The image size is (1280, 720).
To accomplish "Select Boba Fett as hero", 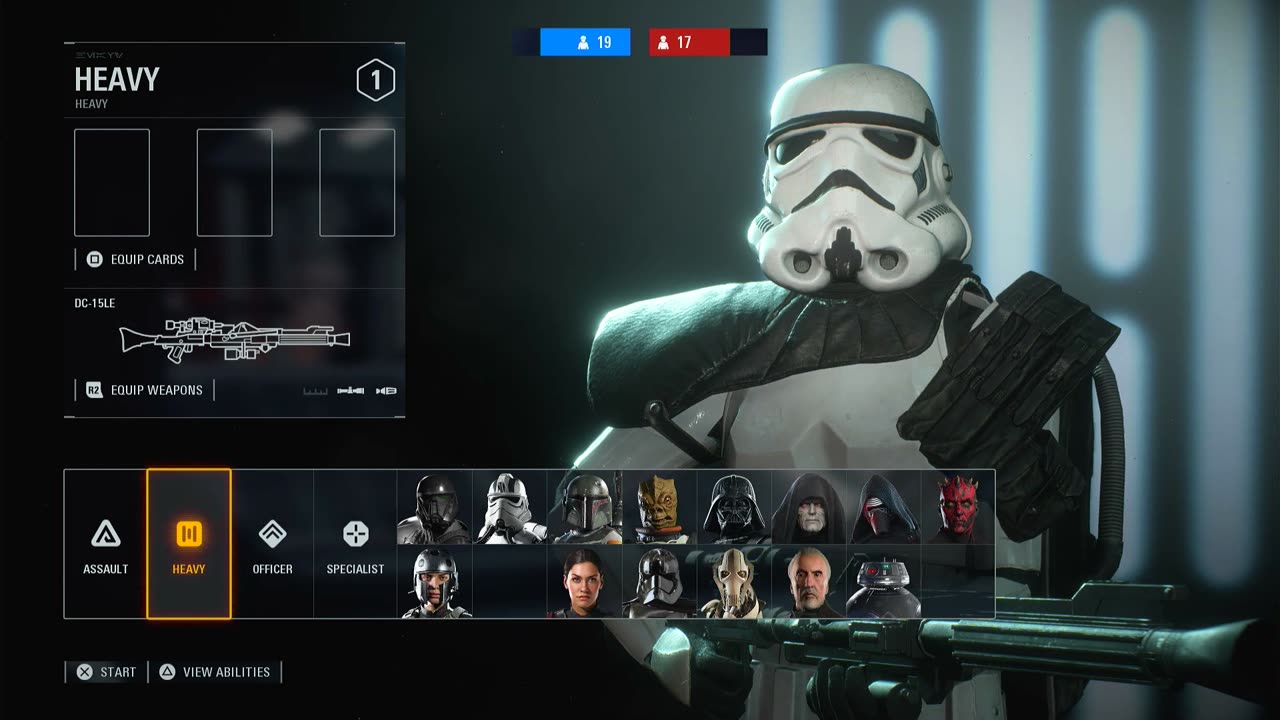I will [x=585, y=508].
